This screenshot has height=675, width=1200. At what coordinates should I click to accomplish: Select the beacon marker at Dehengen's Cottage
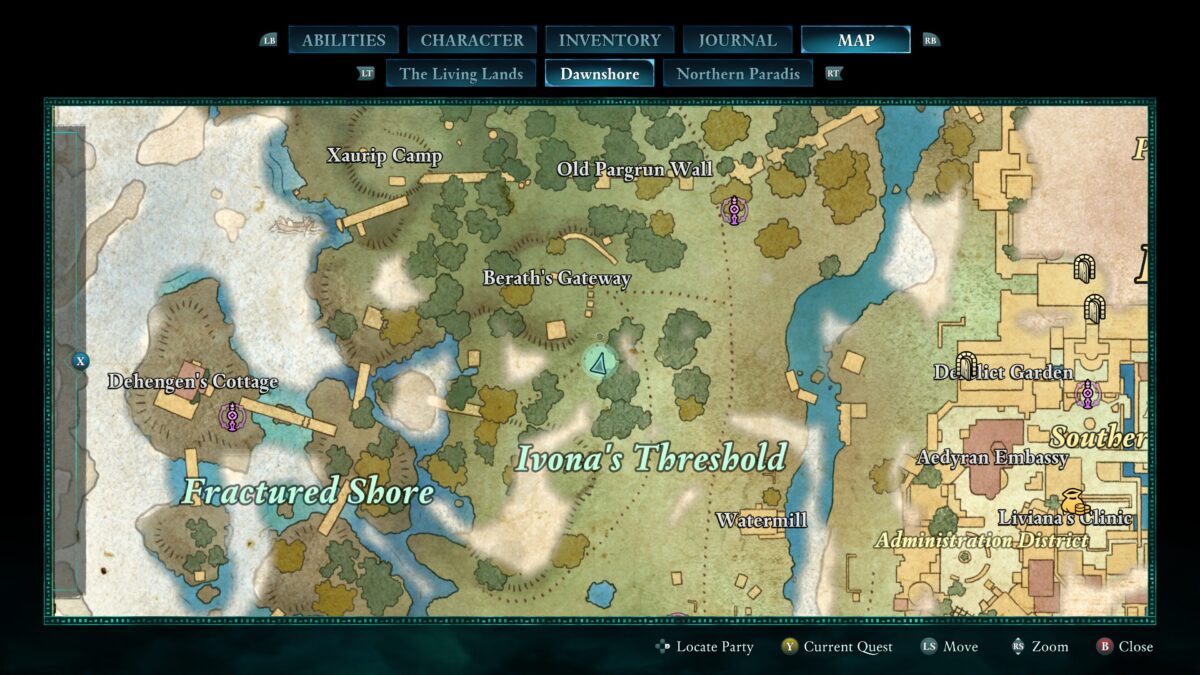(x=232, y=416)
